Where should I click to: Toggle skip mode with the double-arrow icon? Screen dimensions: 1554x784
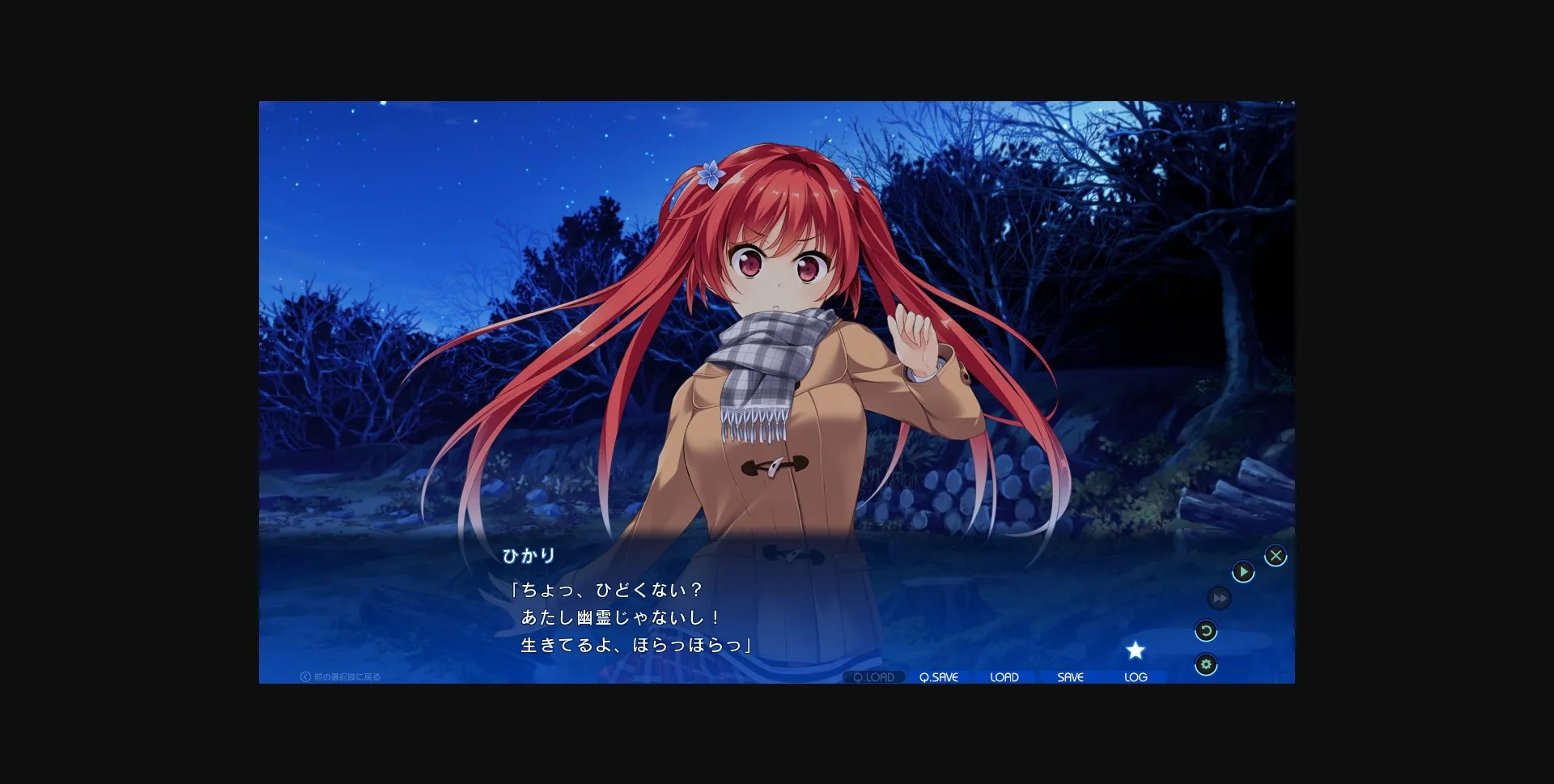click(1219, 599)
